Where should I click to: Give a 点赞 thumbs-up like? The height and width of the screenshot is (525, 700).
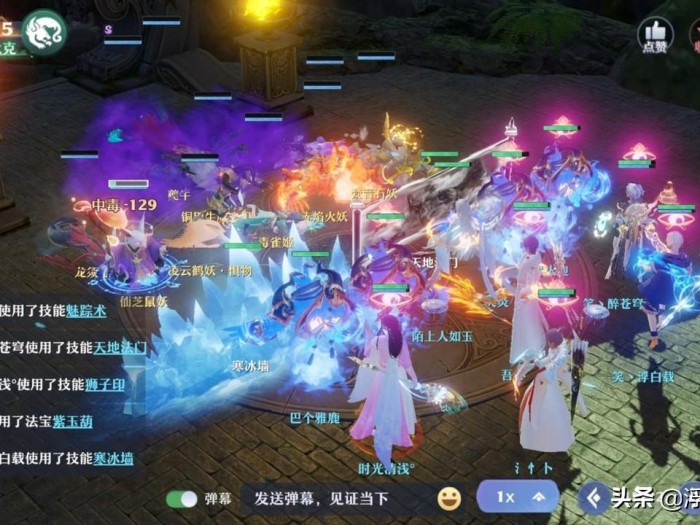pos(655,36)
